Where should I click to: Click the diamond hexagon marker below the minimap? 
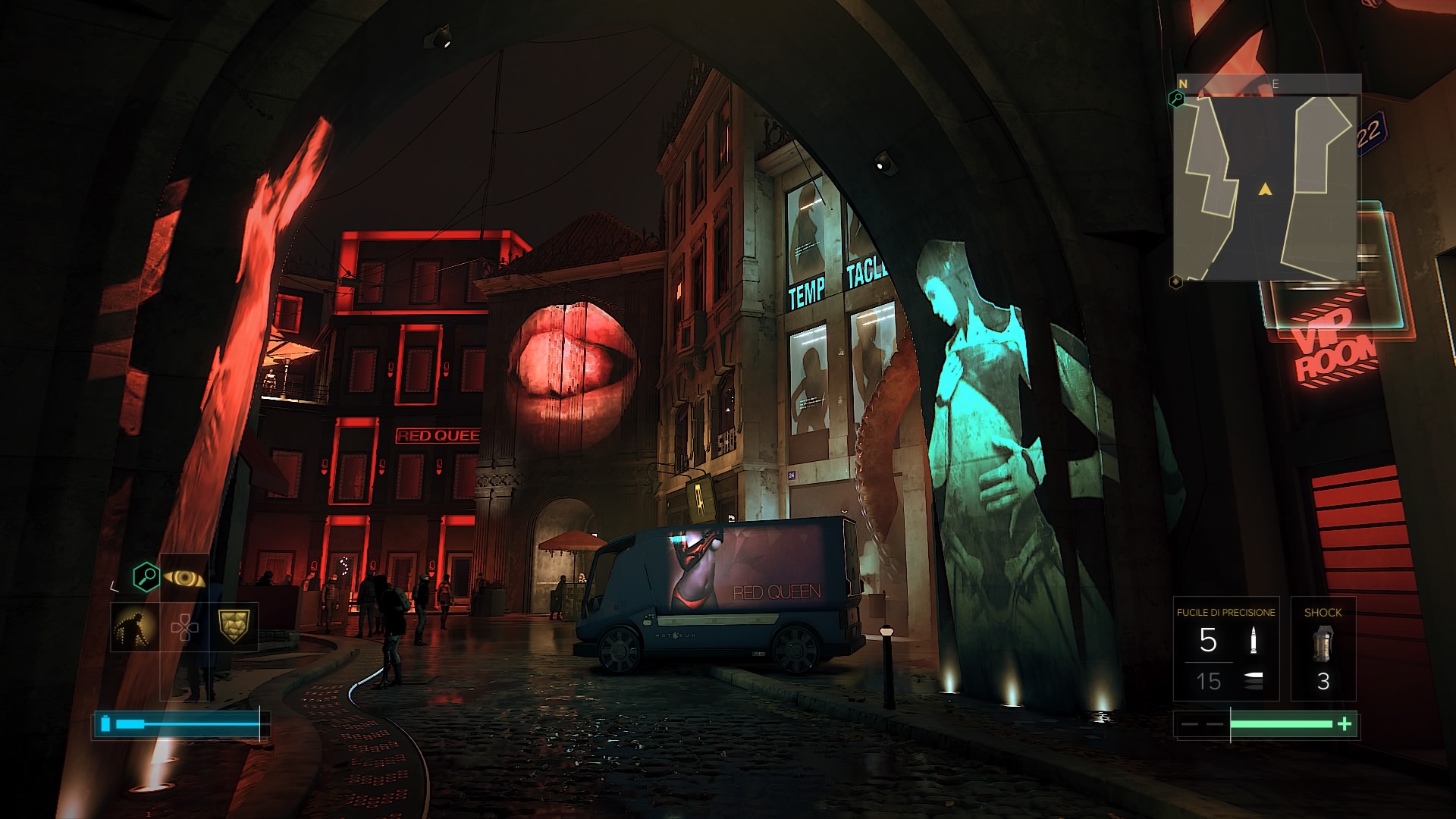[x=1175, y=282]
